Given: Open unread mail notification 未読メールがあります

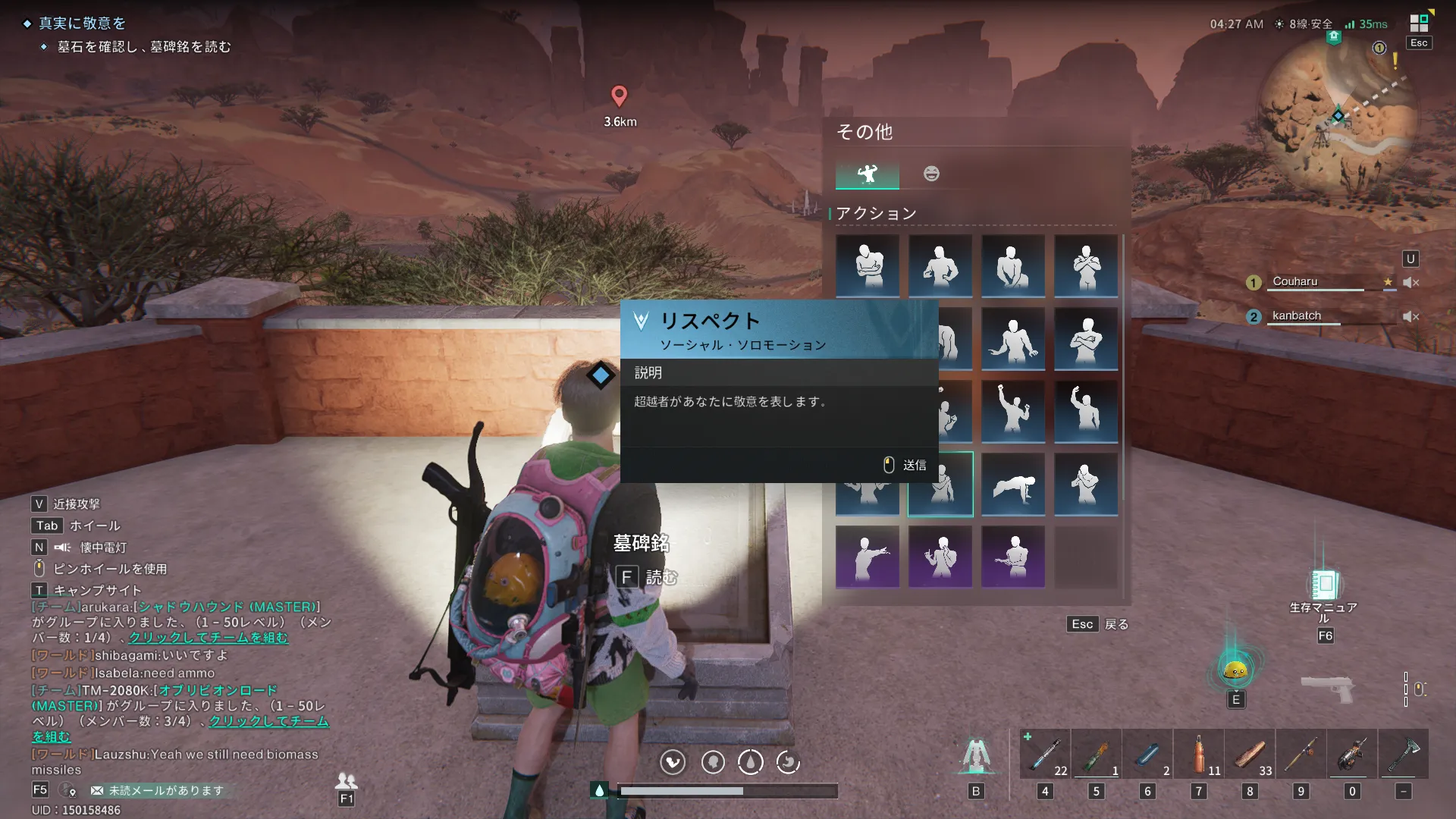Looking at the screenshot, I should (158, 790).
